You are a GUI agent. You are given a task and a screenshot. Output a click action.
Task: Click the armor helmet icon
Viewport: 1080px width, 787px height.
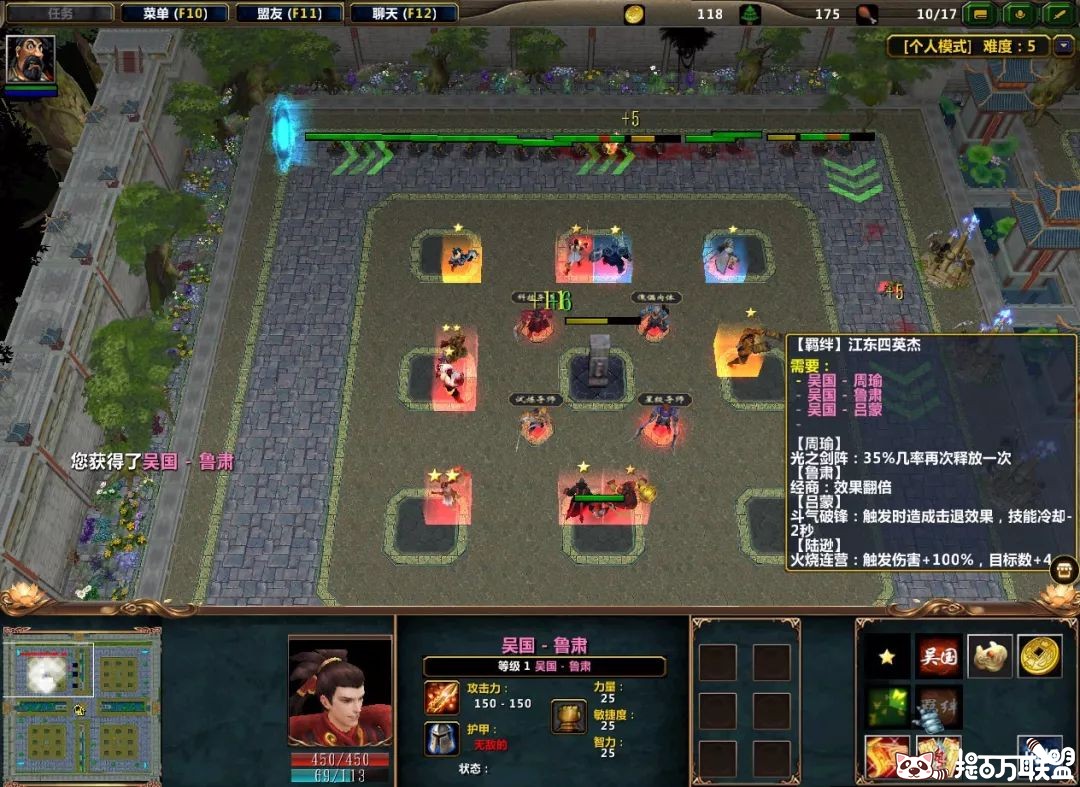click(441, 738)
